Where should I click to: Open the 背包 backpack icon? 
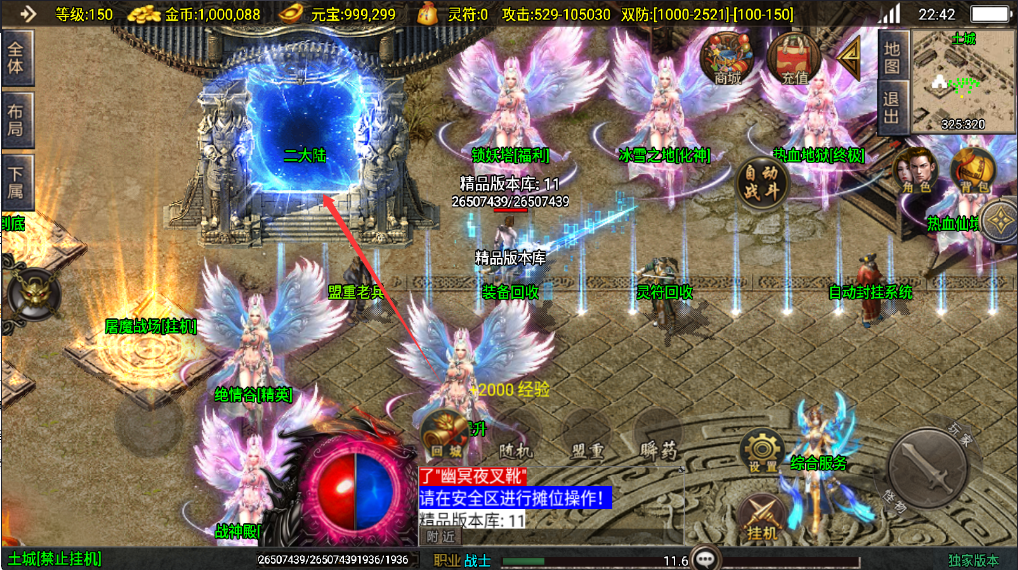coord(970,170)
